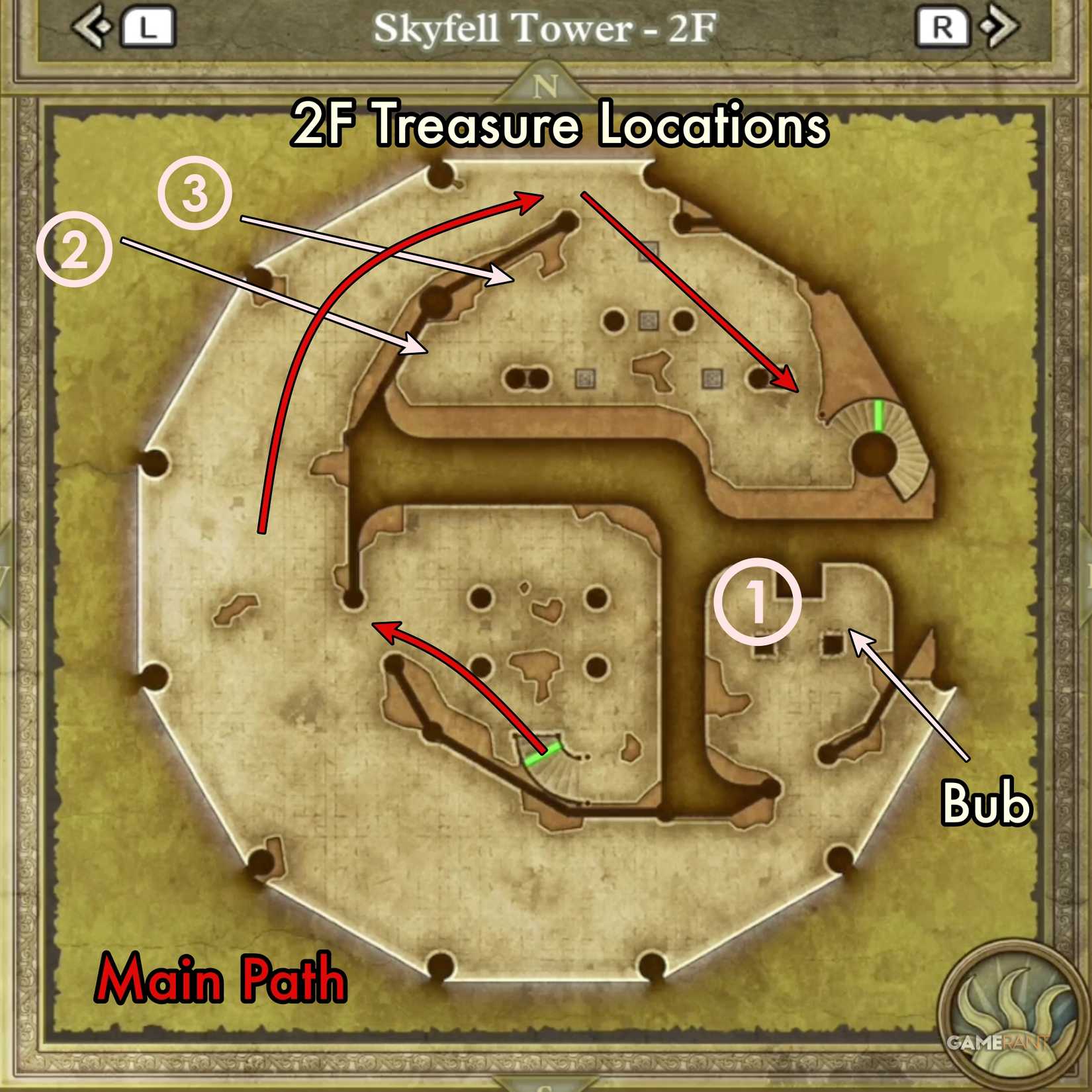Image resolution: width=1092 pixels, height=1092 pixels.
Task: Select the R shoulder button indicator
Action: tap(943, 26)
